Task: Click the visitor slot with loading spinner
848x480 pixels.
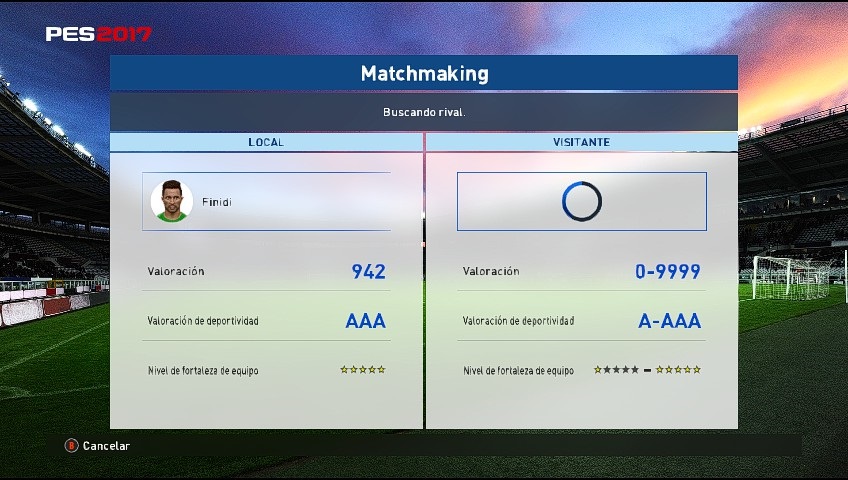Action: 581,201
